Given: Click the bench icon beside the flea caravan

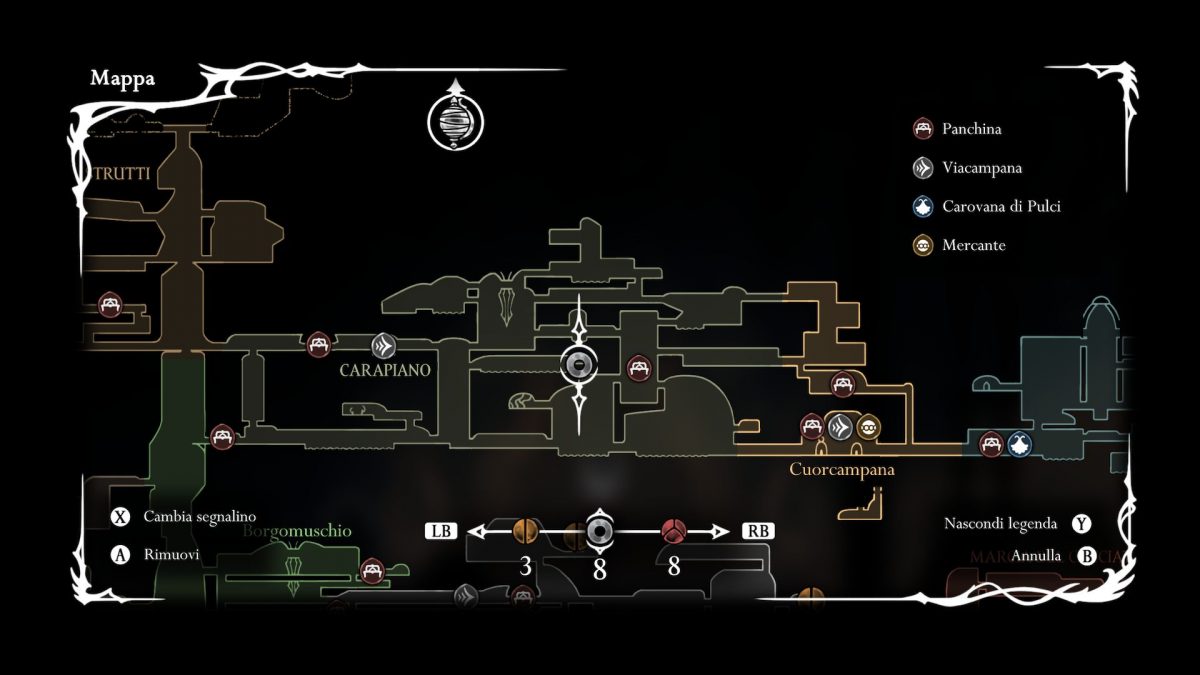Looking at the screenshot, I should coord(991,444).
